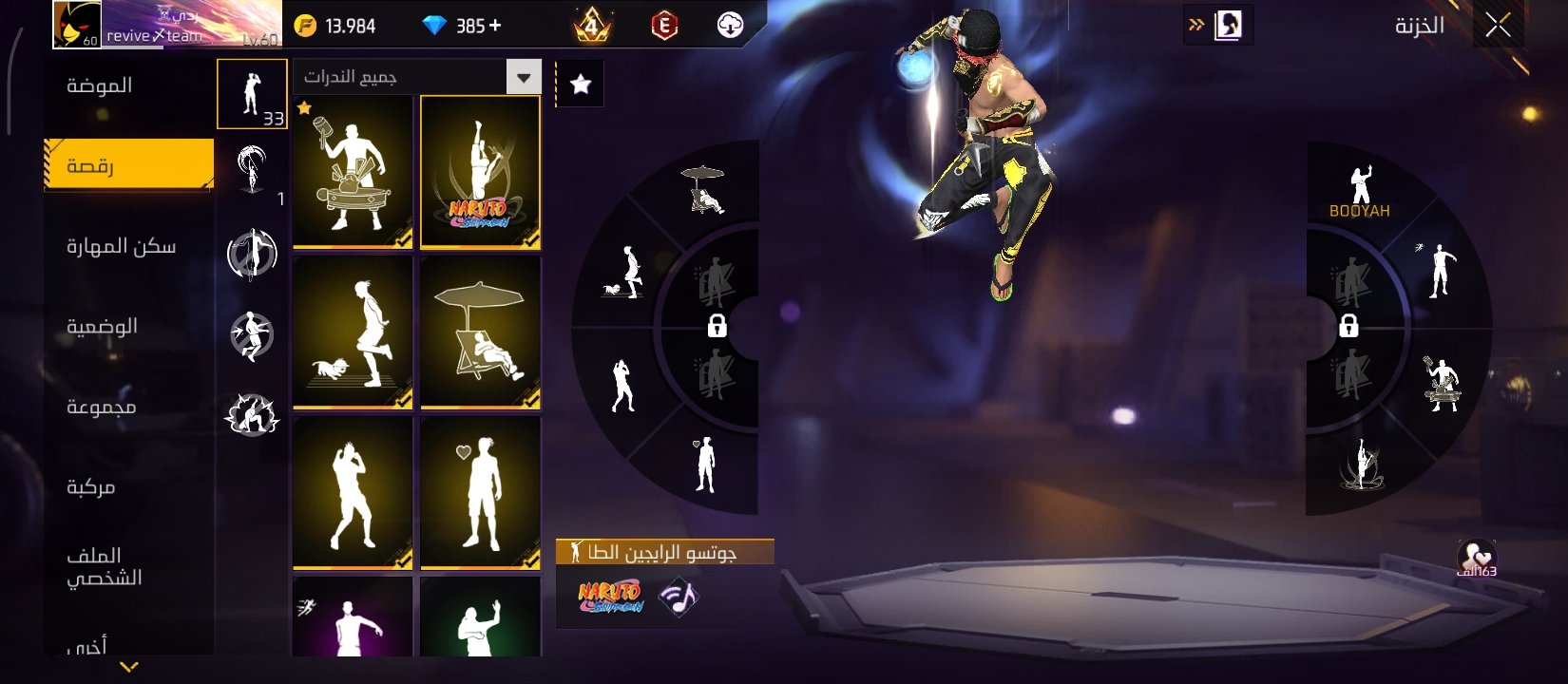This screenshot has height=684, width=1568.
Task: Pick the beach umbrella lounger emote tile
Action: 480,332
